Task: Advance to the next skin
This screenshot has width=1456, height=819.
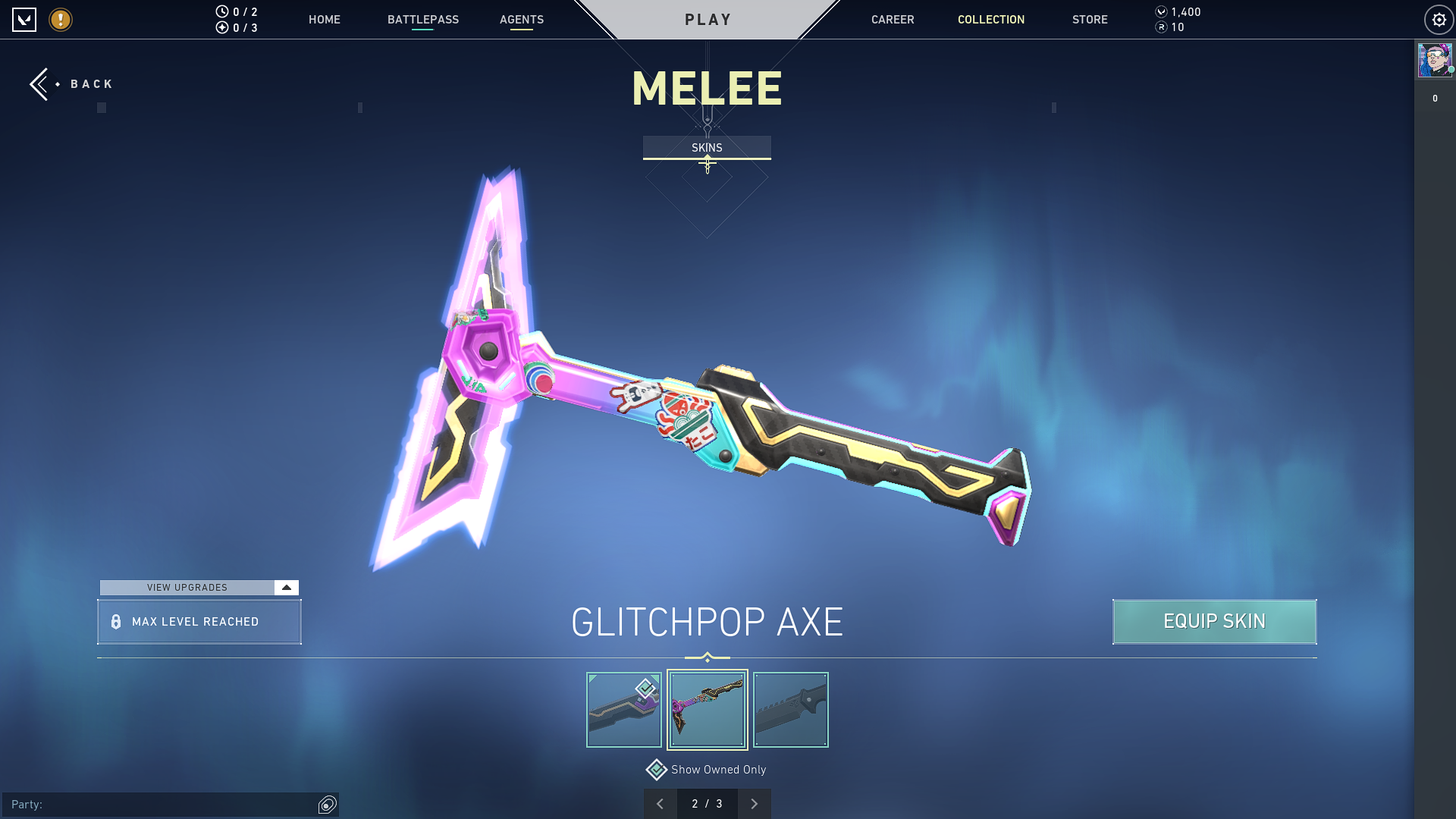Action: click(x=754, y=804)
